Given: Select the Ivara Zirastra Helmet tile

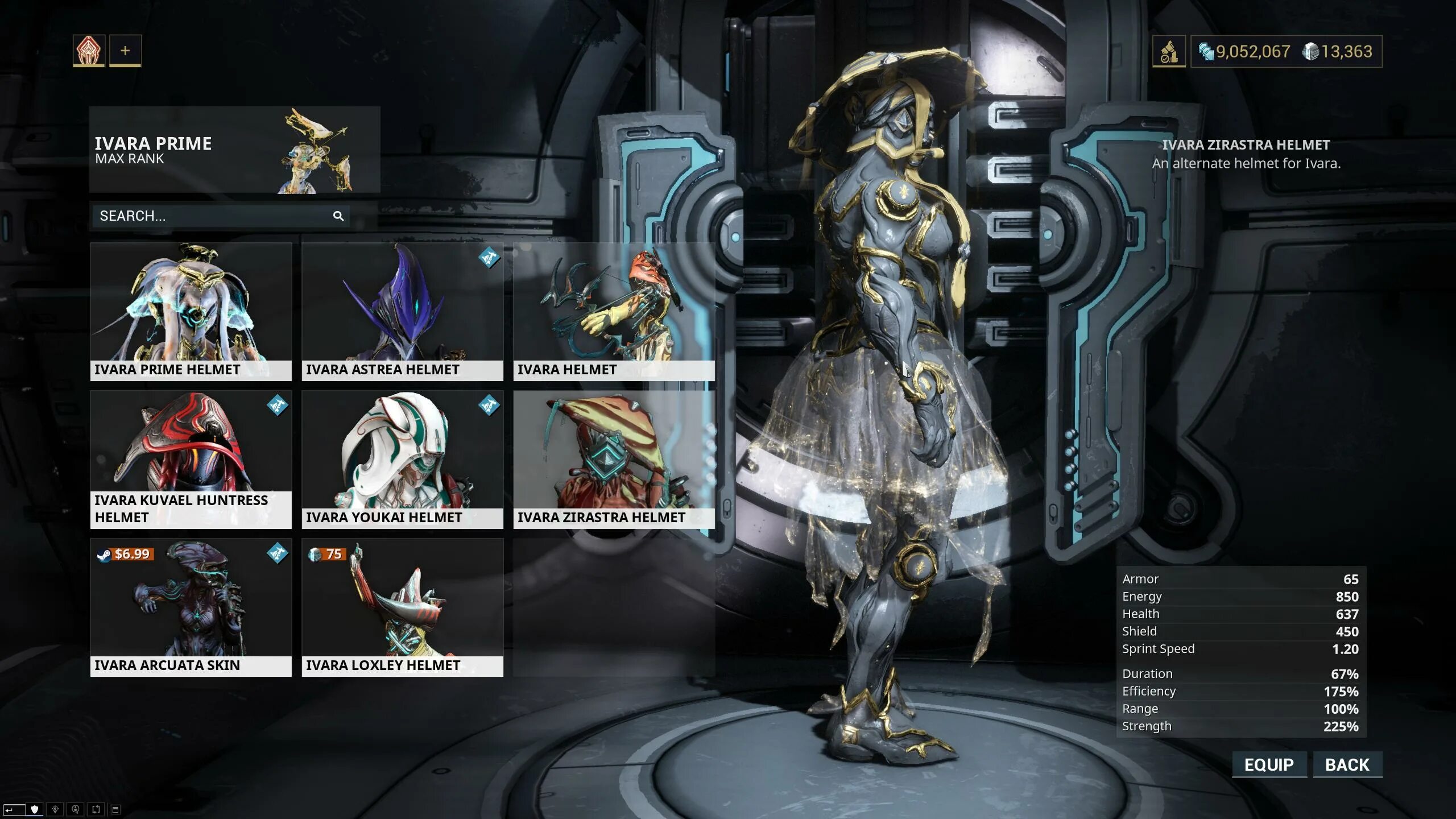Looking at the screenshot, I should tap(614, 459).
